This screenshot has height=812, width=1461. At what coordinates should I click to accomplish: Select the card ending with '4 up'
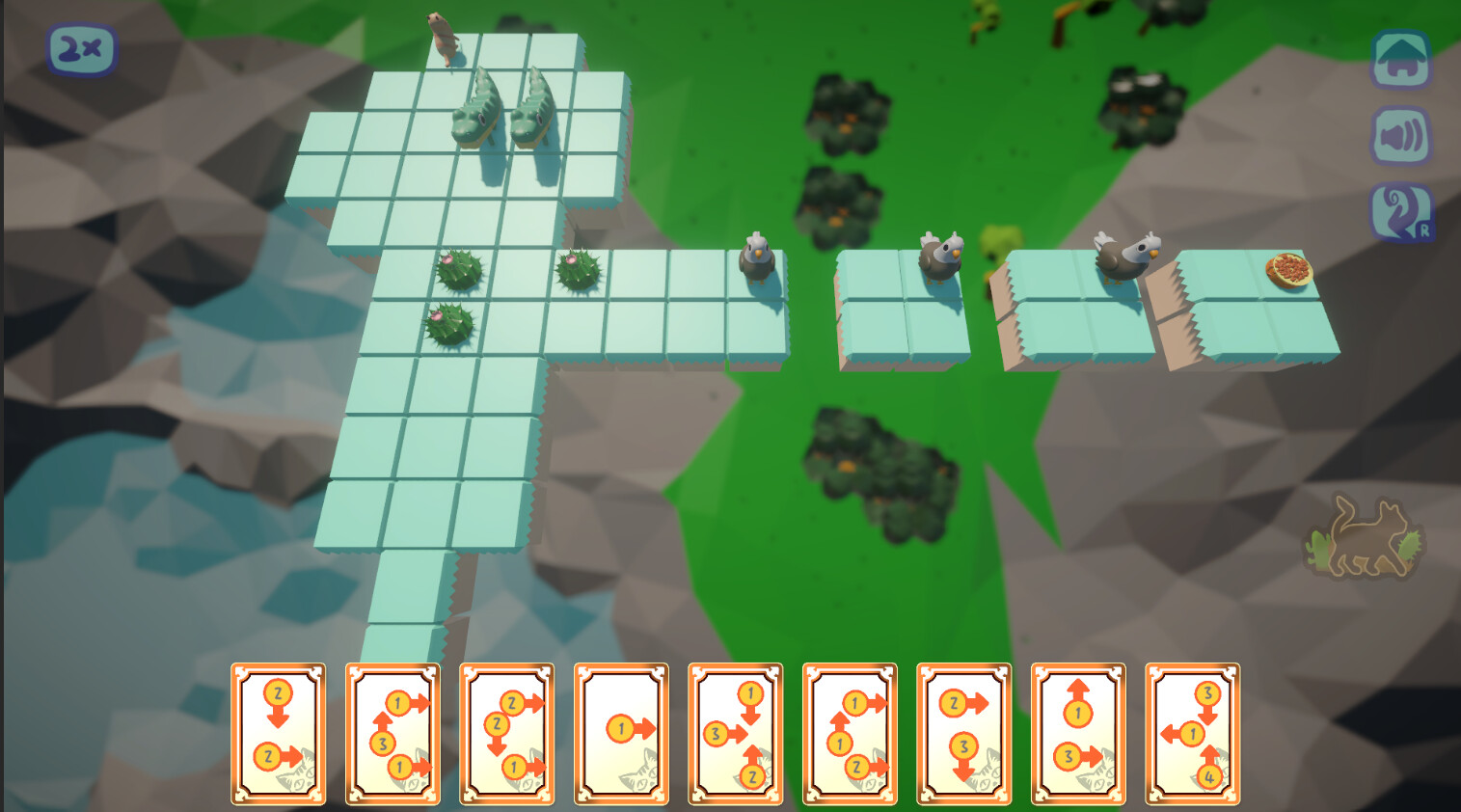1193,735
